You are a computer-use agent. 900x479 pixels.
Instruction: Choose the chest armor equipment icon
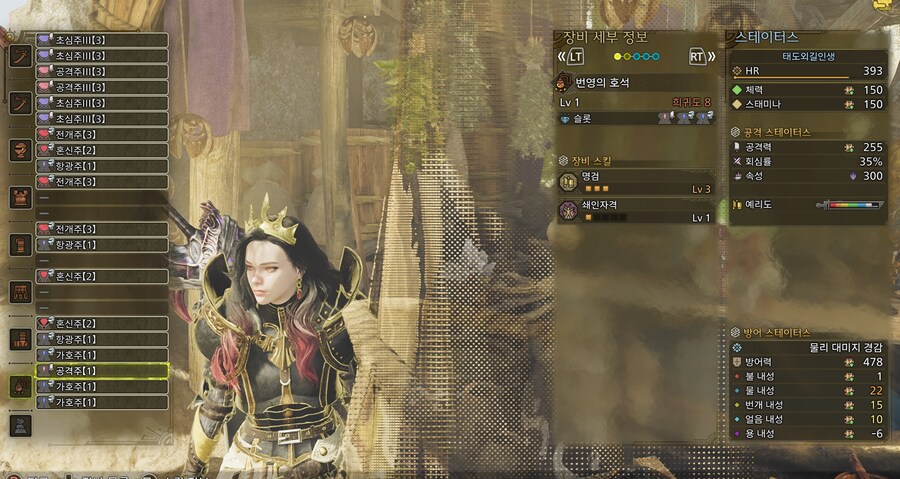click(x=21, y=197)
